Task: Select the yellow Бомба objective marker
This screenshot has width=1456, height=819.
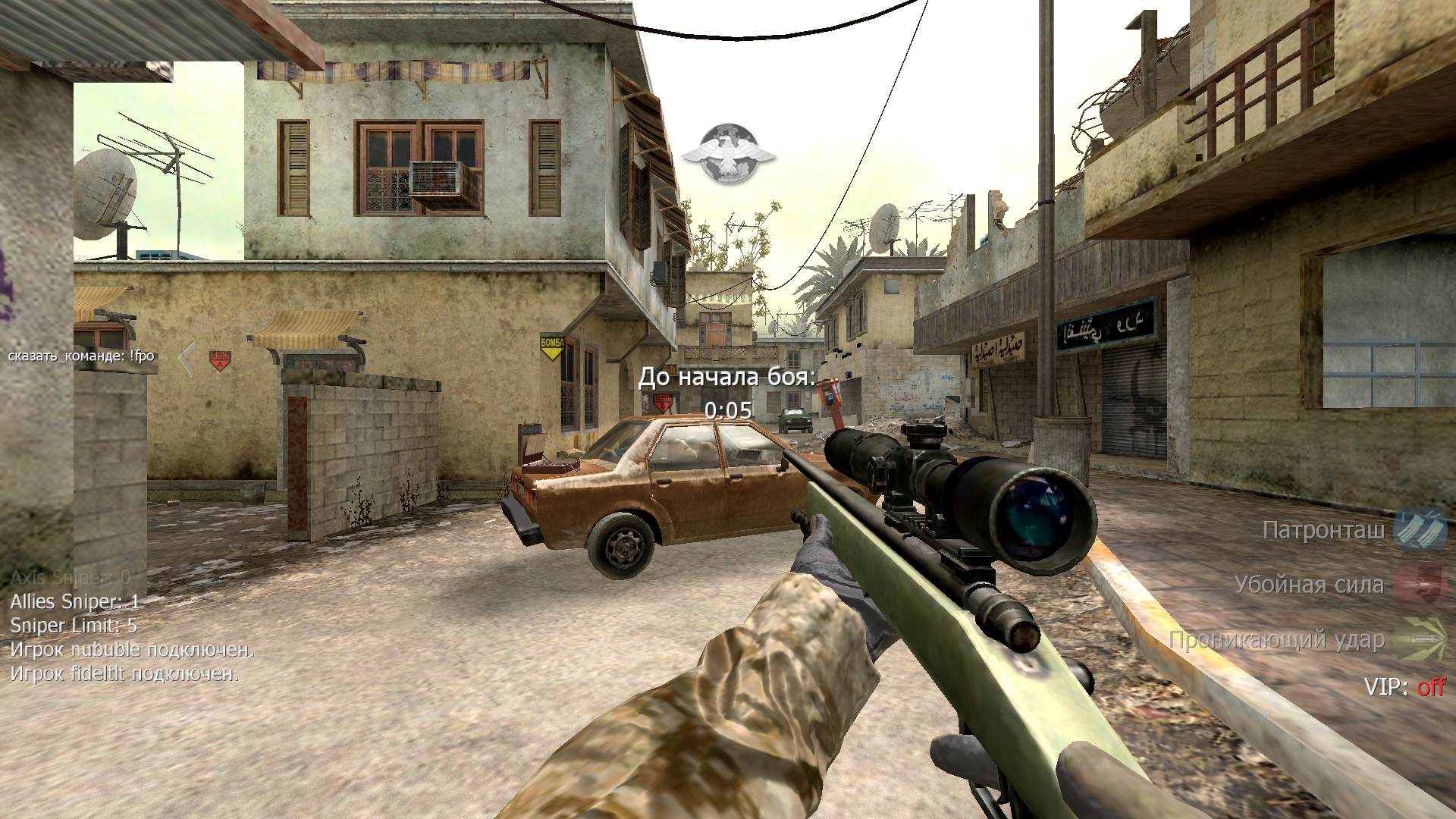Action: pos(552,346)
